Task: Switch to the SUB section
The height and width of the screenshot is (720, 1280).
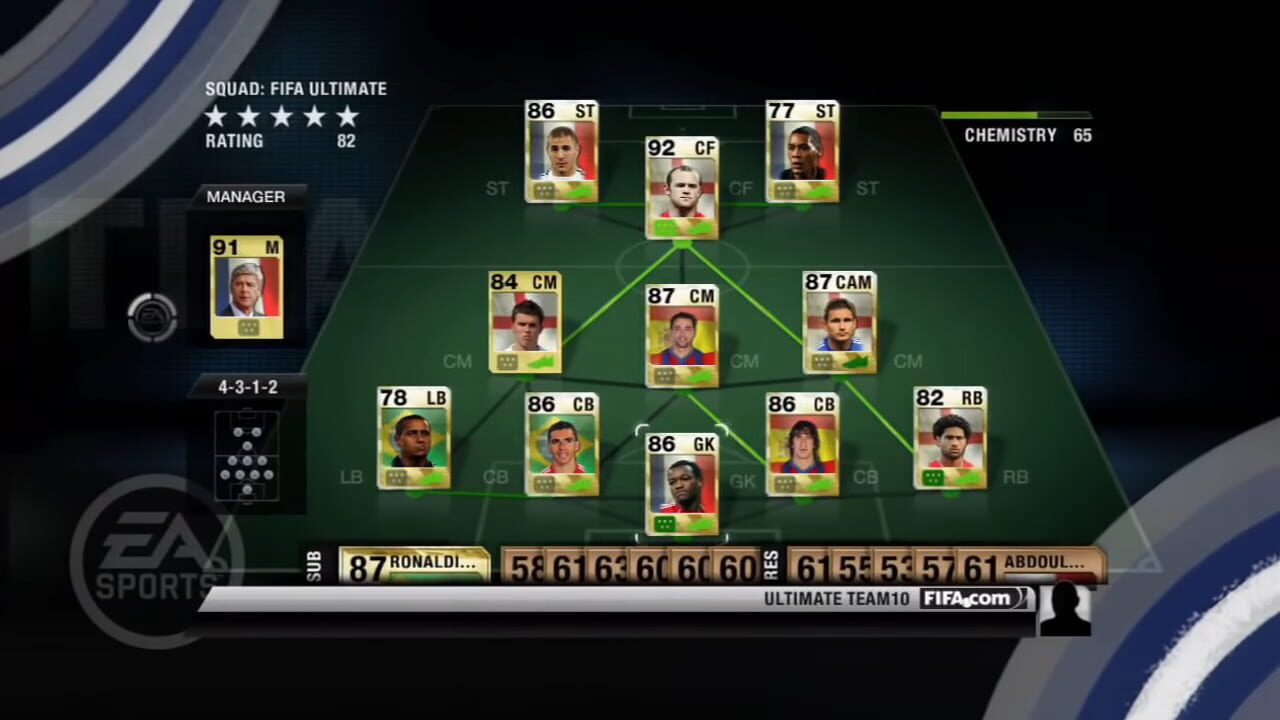Action: (315, 563)
